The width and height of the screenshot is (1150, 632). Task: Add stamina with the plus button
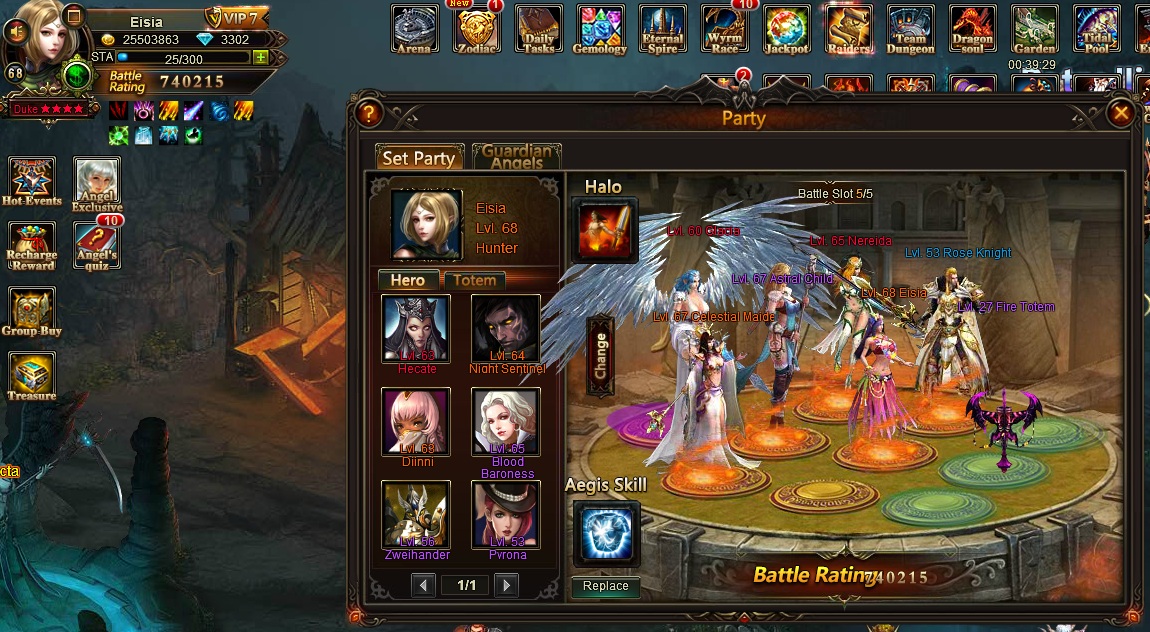point(261,57)
